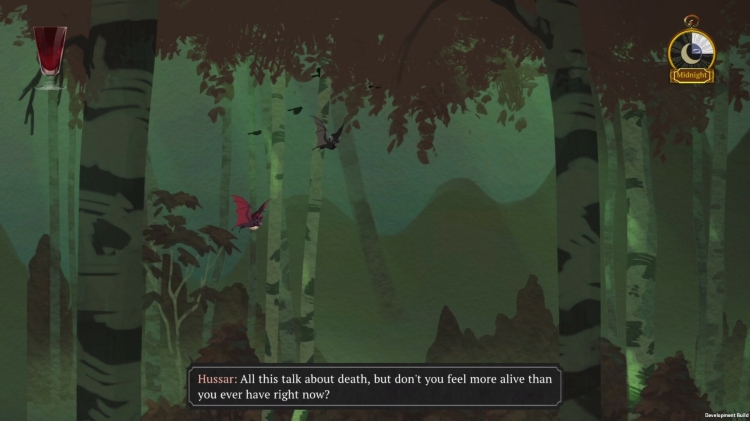This screenshot has height=422, width=750.
Task: Click the Midnight pocket watch clock
Action: pos(691,51)
